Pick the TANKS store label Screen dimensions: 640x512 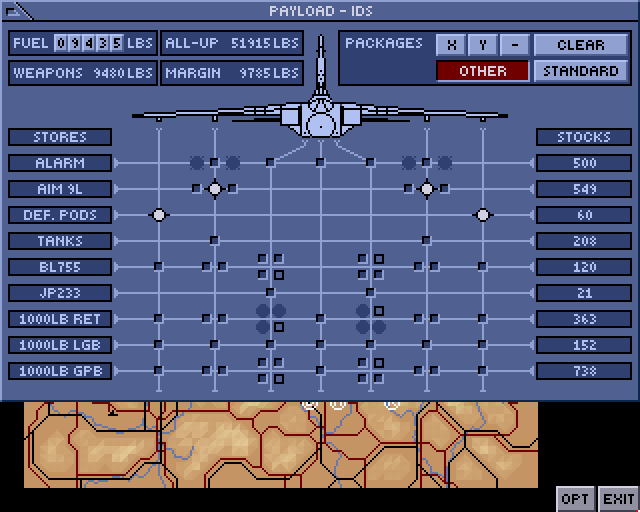tap(60, 241)
